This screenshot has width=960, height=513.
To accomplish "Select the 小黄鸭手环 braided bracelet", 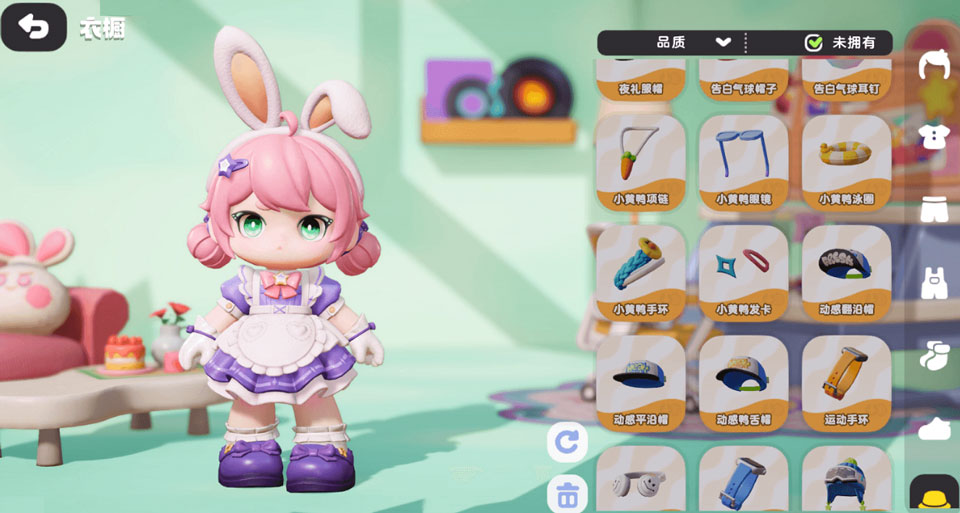I will [x=641, y=270].
